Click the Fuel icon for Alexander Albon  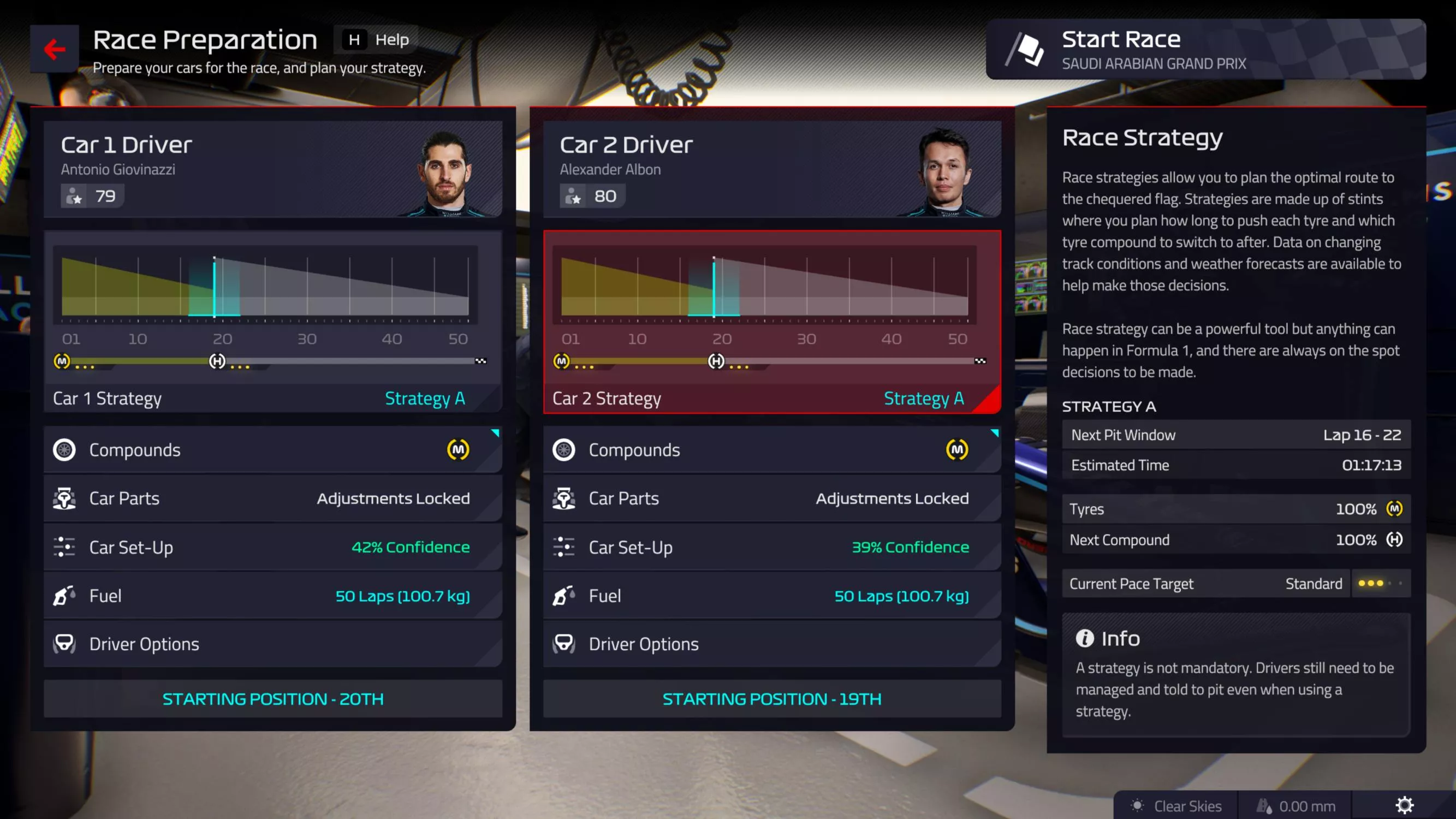pos(564,595)
